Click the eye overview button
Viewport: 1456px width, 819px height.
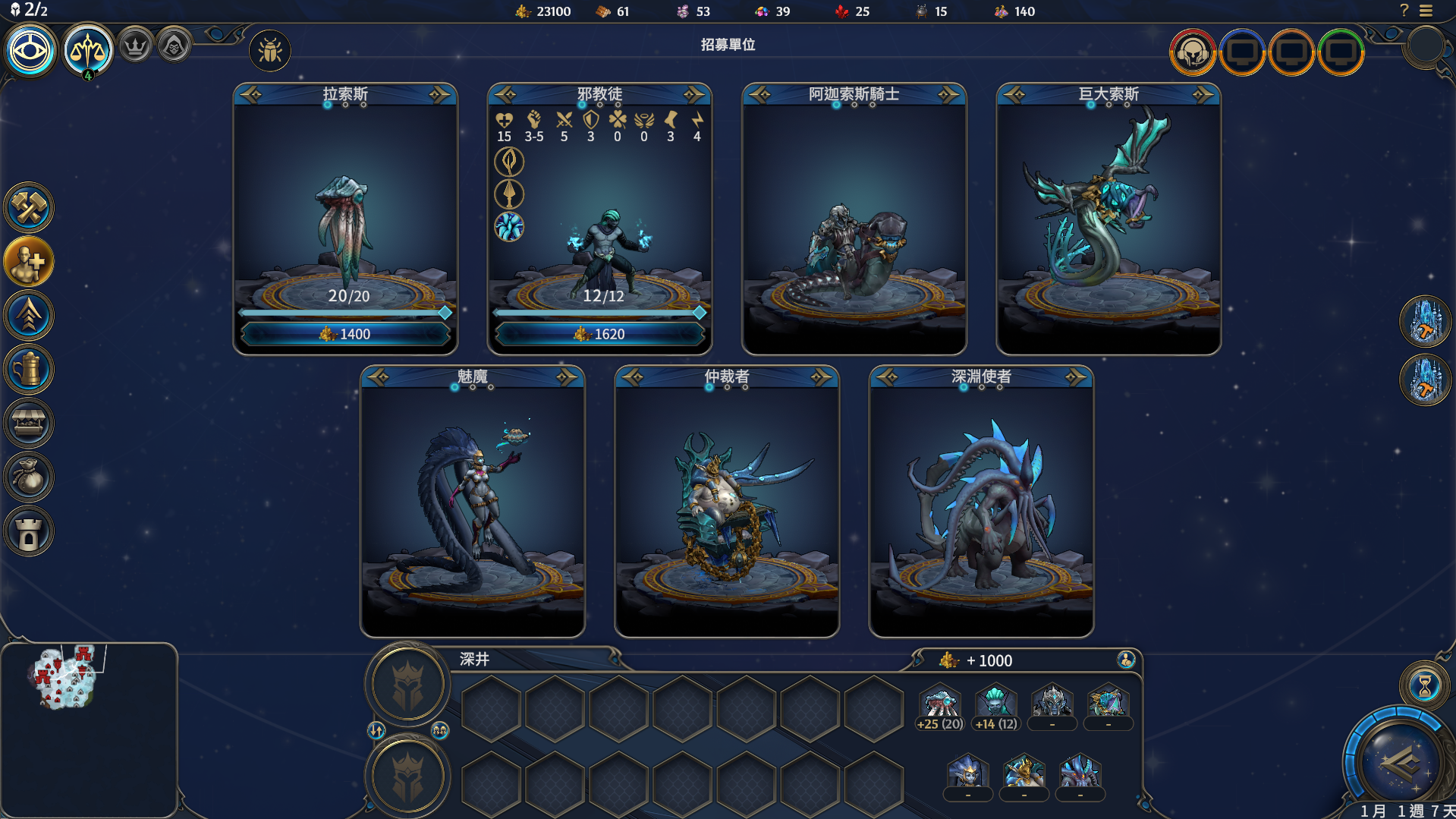(30, 51)
